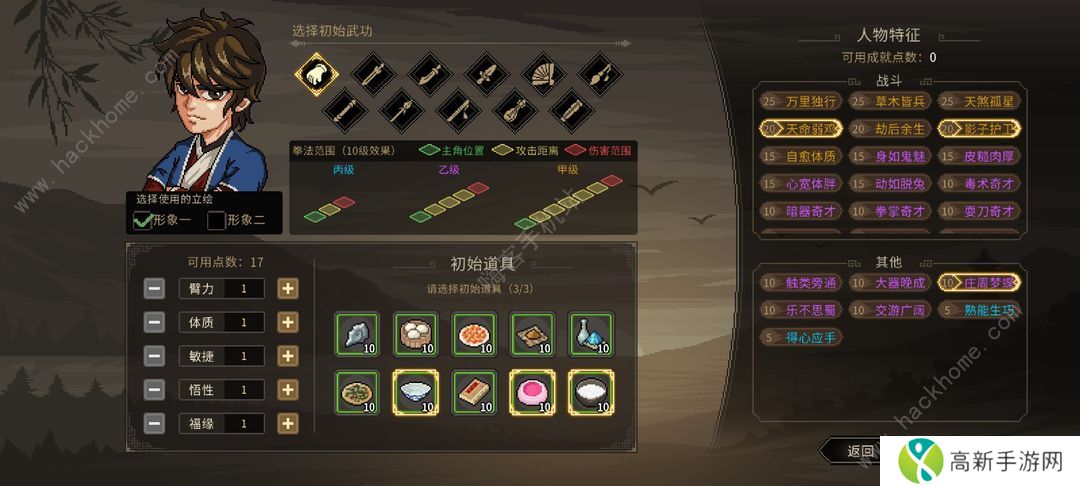1080x486 pixels.
Task: Tick the 形象二 portrait checkbox
Action: [x=216, y=220]
